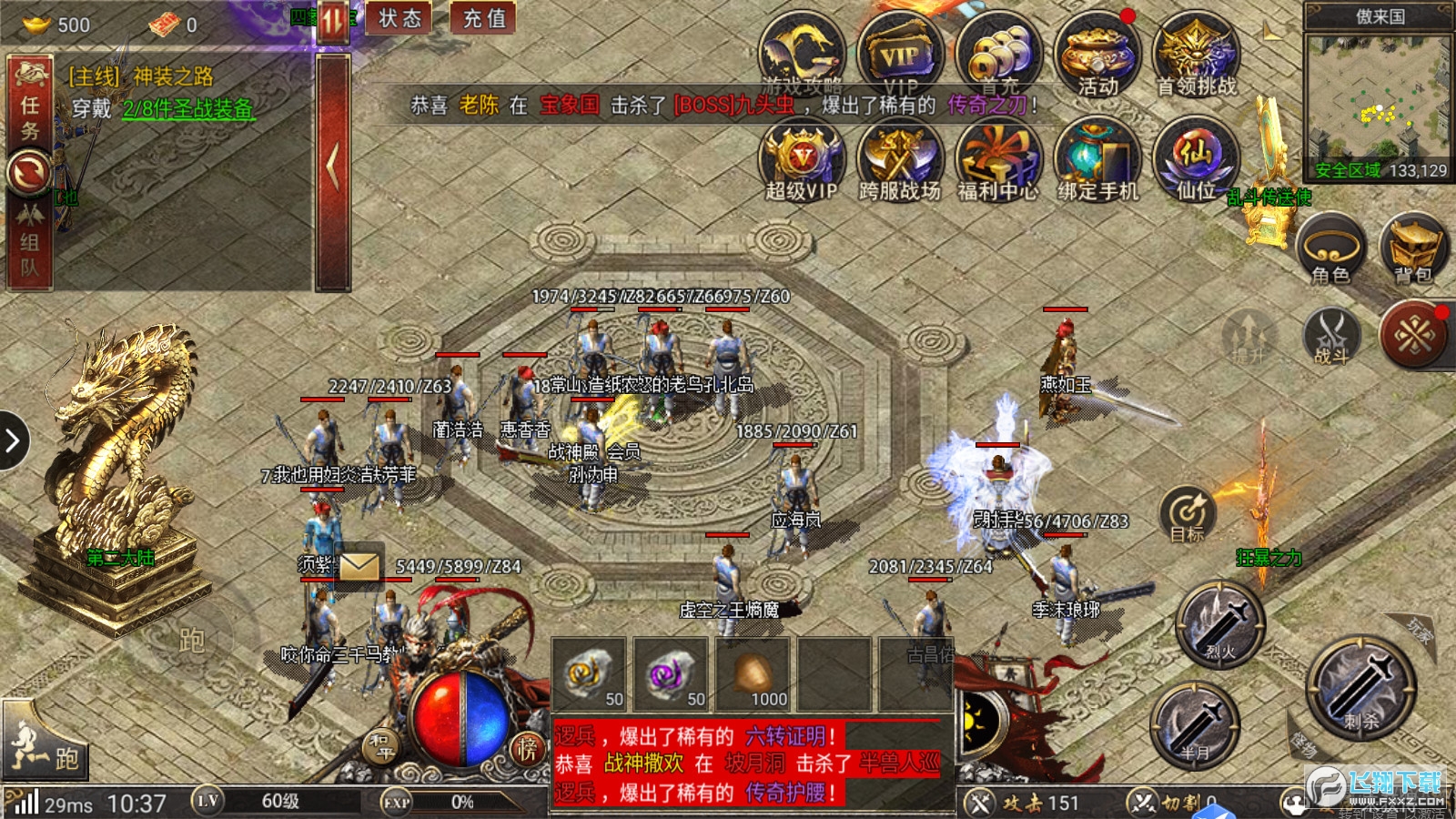Use the 刺杀 attack skill
The image size is (1456, 819).
(x=1361, y=687)
